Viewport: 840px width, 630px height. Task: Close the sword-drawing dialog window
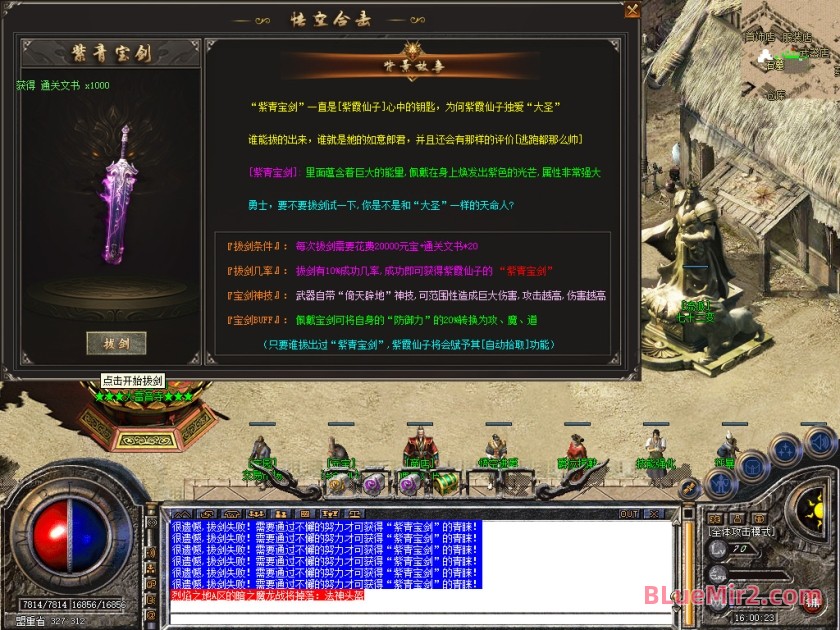pyautogui.click(x=632, y=10)
